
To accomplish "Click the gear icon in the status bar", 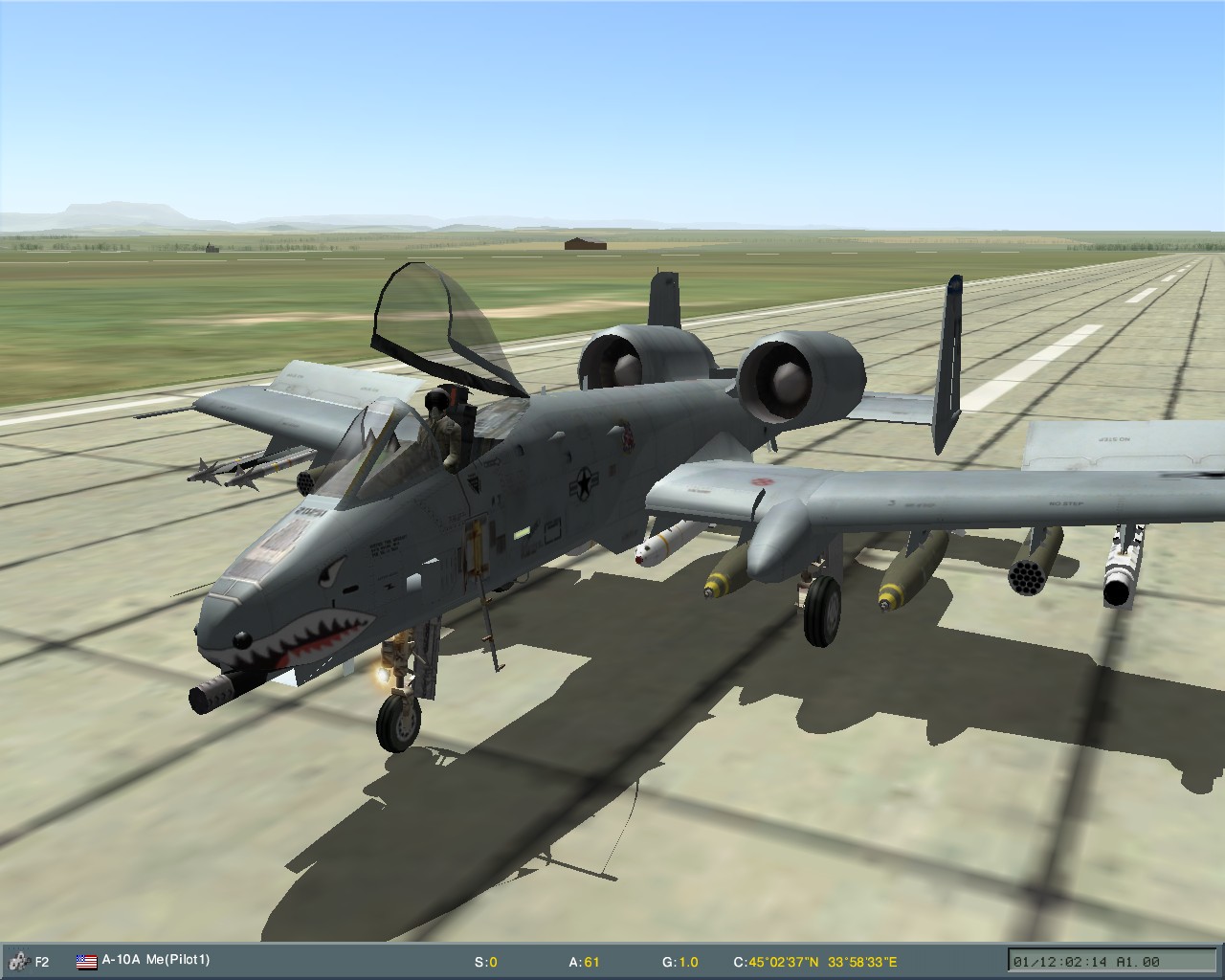I will click(x=19, y=961).
